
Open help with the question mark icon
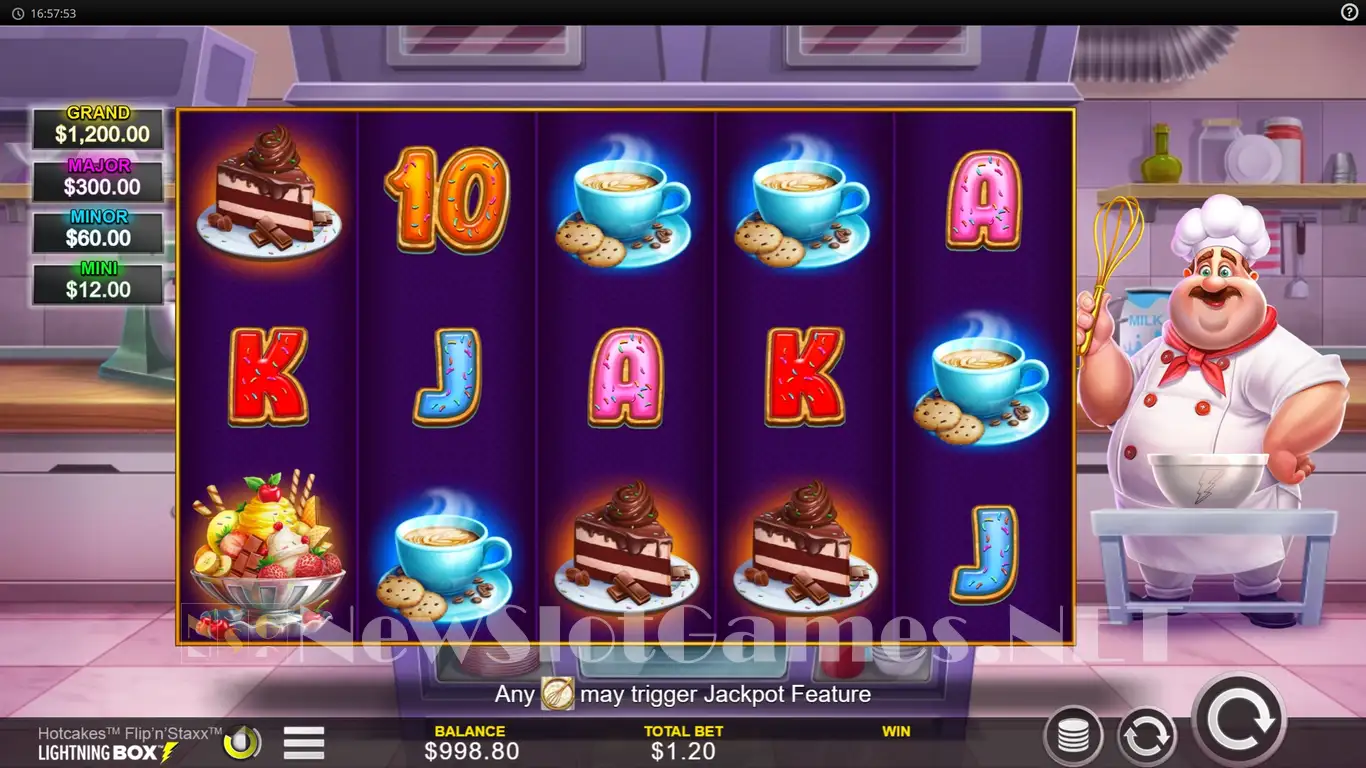coord(1349,13)
